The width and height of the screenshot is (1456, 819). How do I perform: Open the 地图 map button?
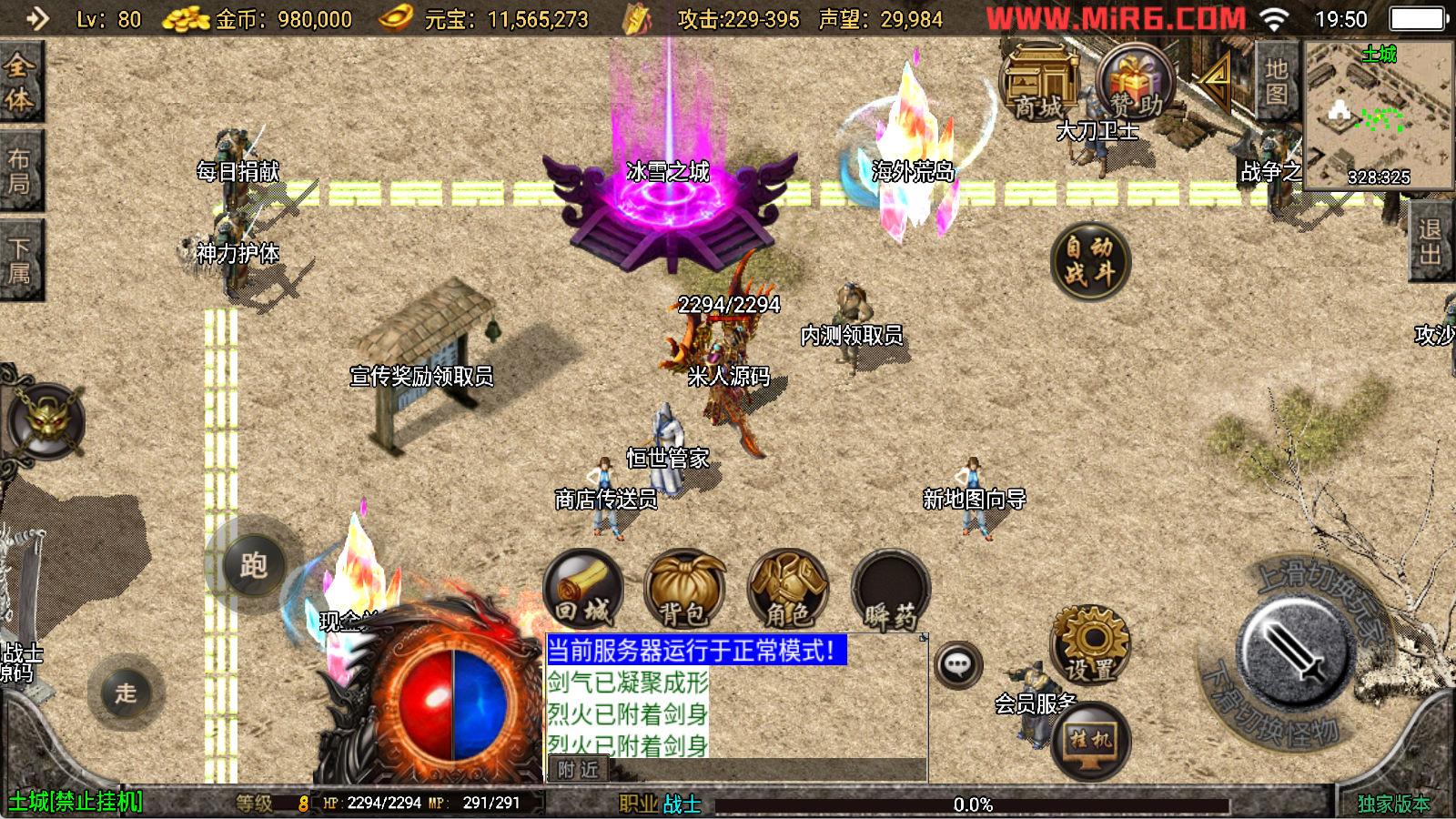coord(1276,82)
